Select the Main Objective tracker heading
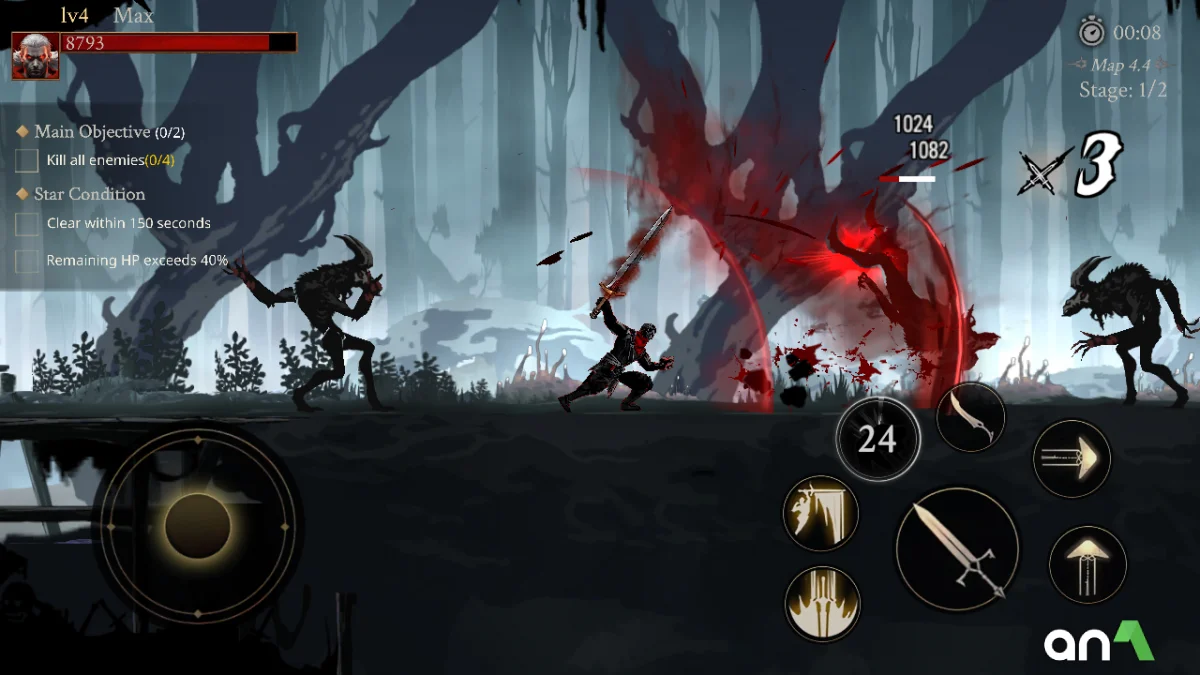1200x675 pixels. tap(100, 132)
